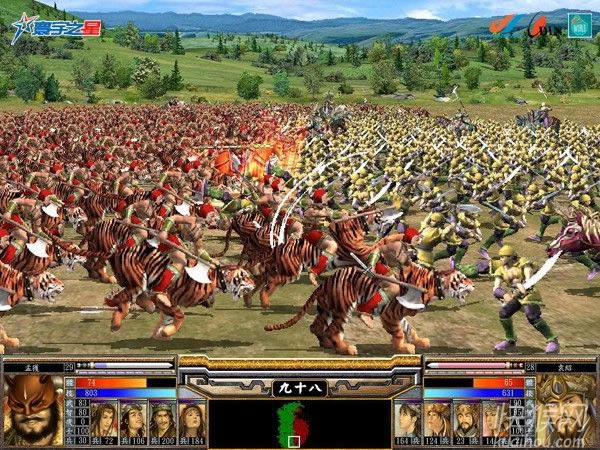Click the teal square icon in top corner
Viewport: 600px width, 450px height.
click(578, 23)
